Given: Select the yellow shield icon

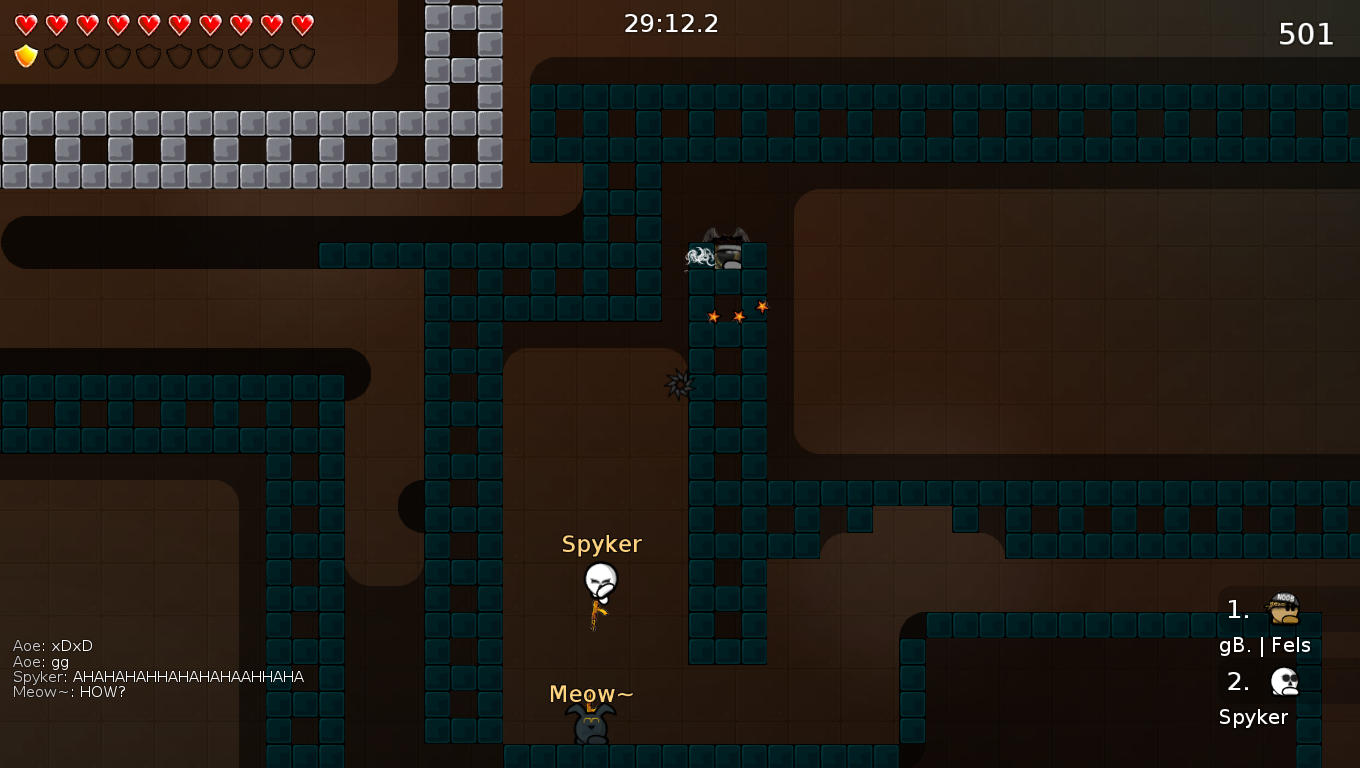Looking at the screenshot, I should 26,56.
